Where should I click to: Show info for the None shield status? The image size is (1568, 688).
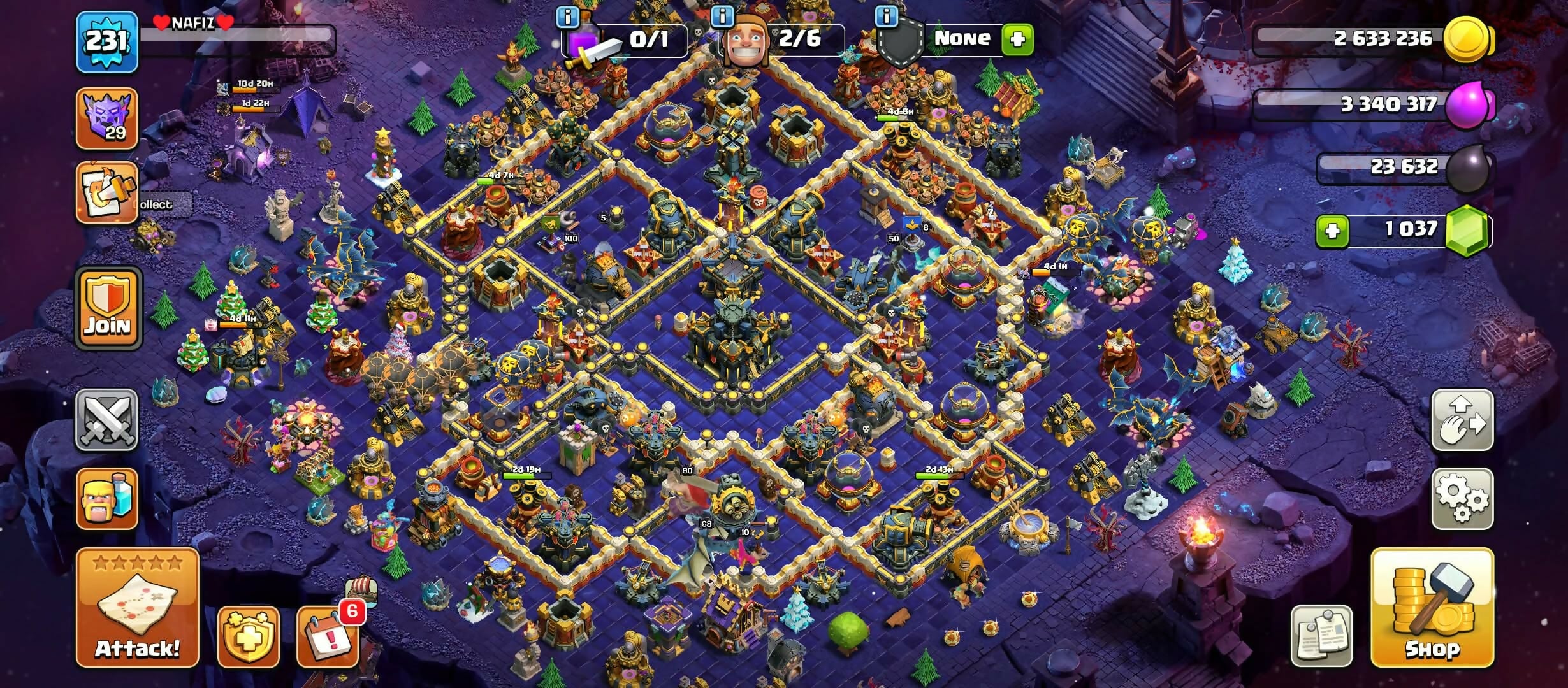click(x=886, y=17)
